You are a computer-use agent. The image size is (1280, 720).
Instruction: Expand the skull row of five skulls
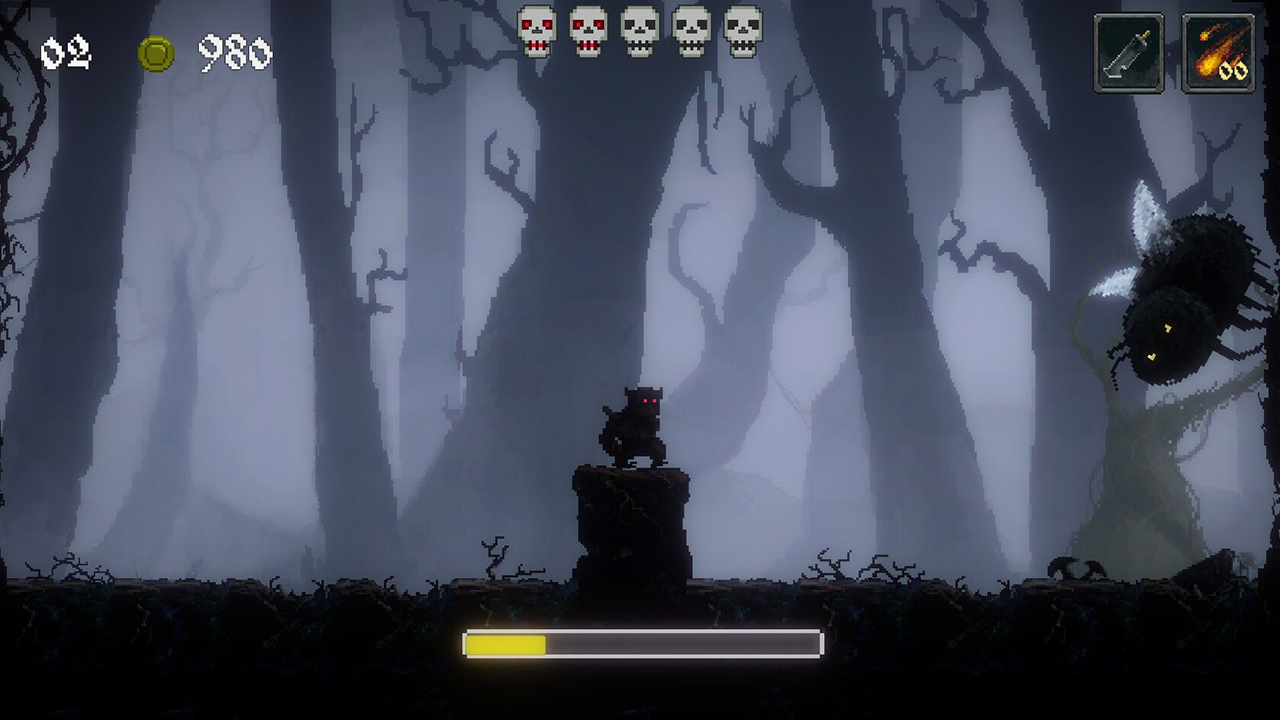640,31
